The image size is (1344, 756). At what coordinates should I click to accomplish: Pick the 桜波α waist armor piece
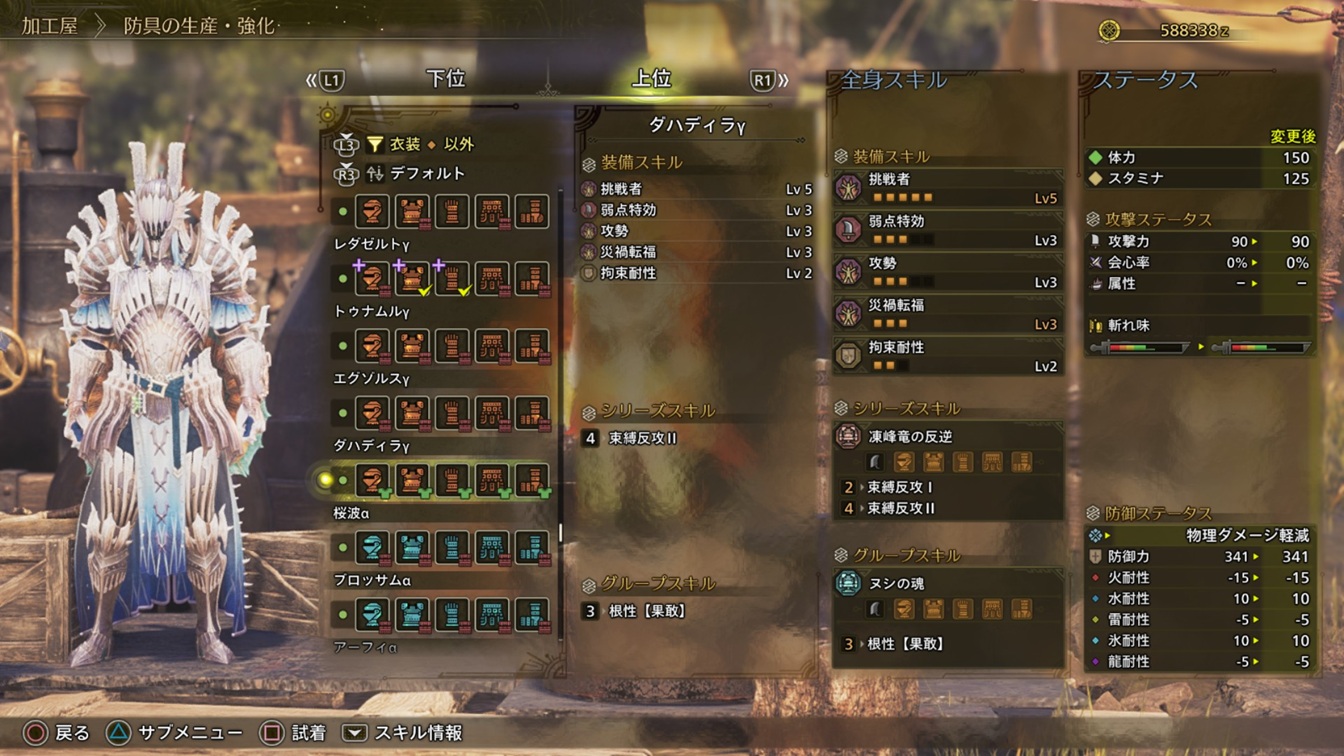[x=492, y=547]
